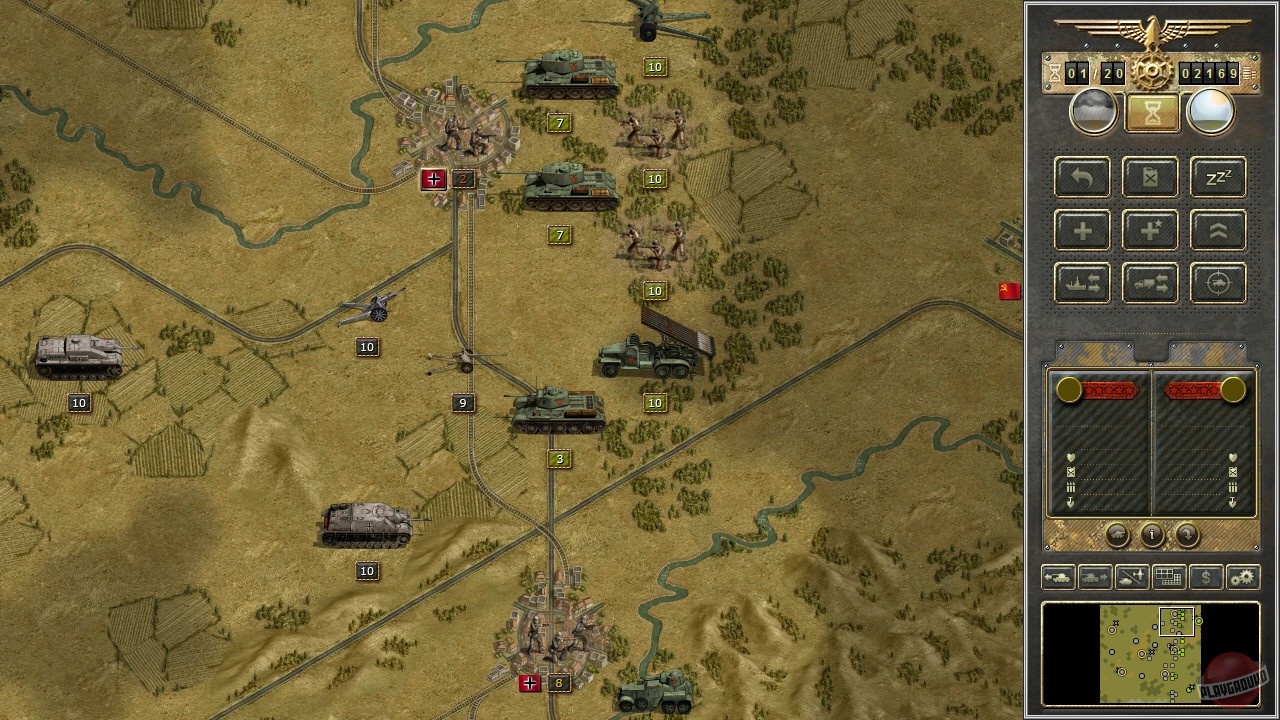The width and height of the screenshot is (1280, 720).
Task: Select the Soviet flag marker near the right map edge
Action: coord(1010,291)
